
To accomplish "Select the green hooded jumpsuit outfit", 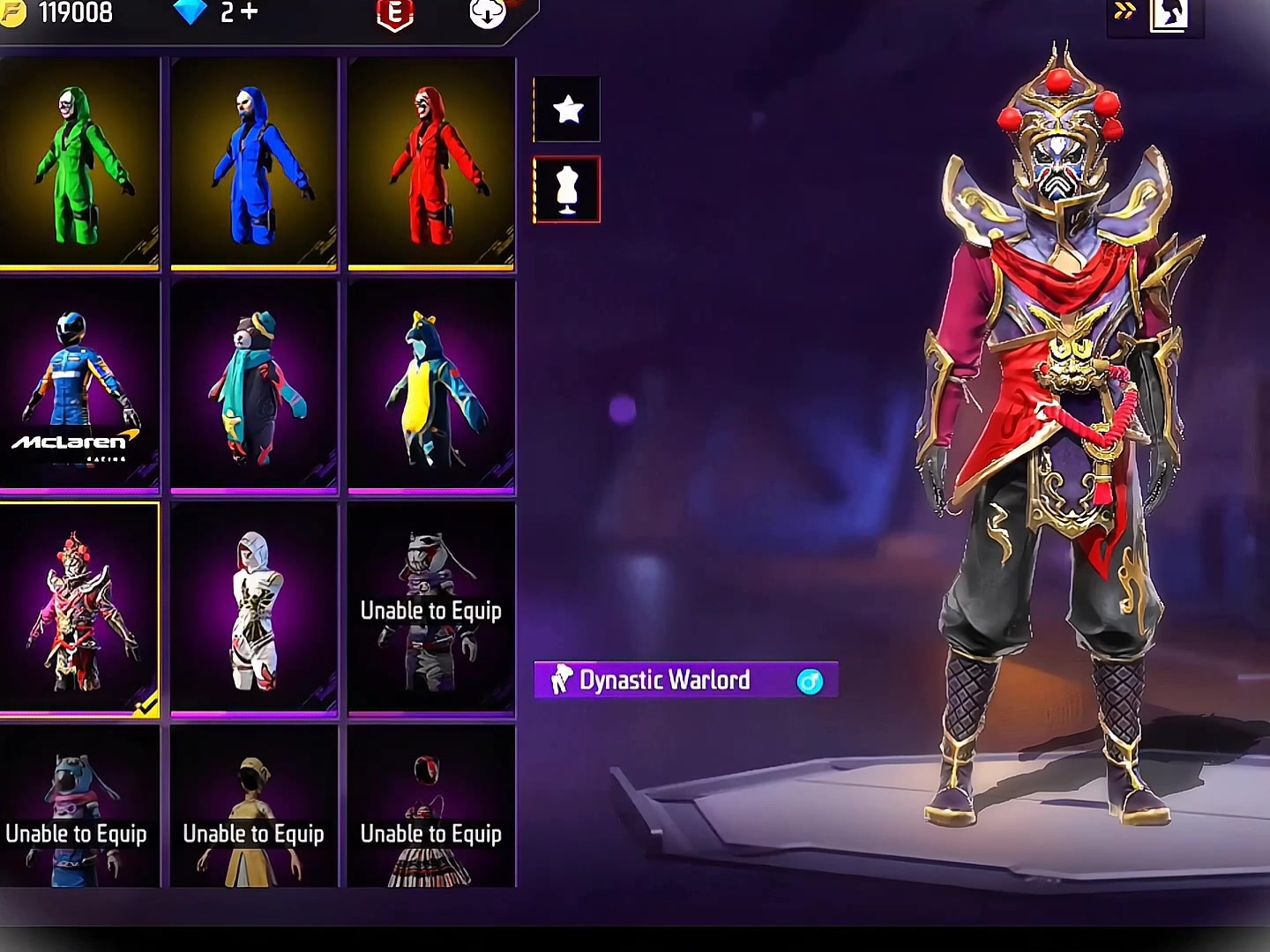I will point(79,164).
